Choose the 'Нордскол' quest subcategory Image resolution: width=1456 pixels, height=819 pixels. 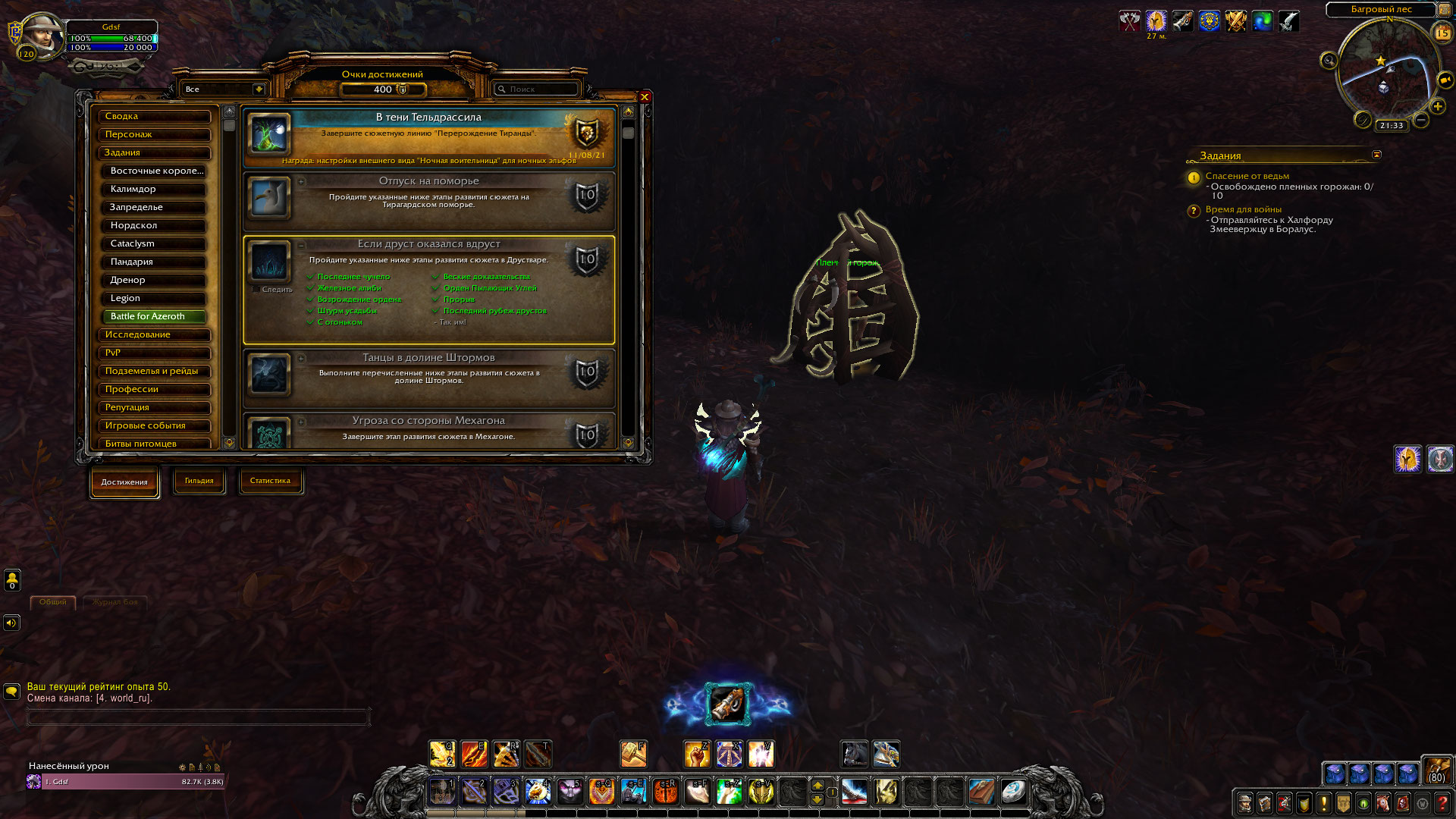point(155,226)
